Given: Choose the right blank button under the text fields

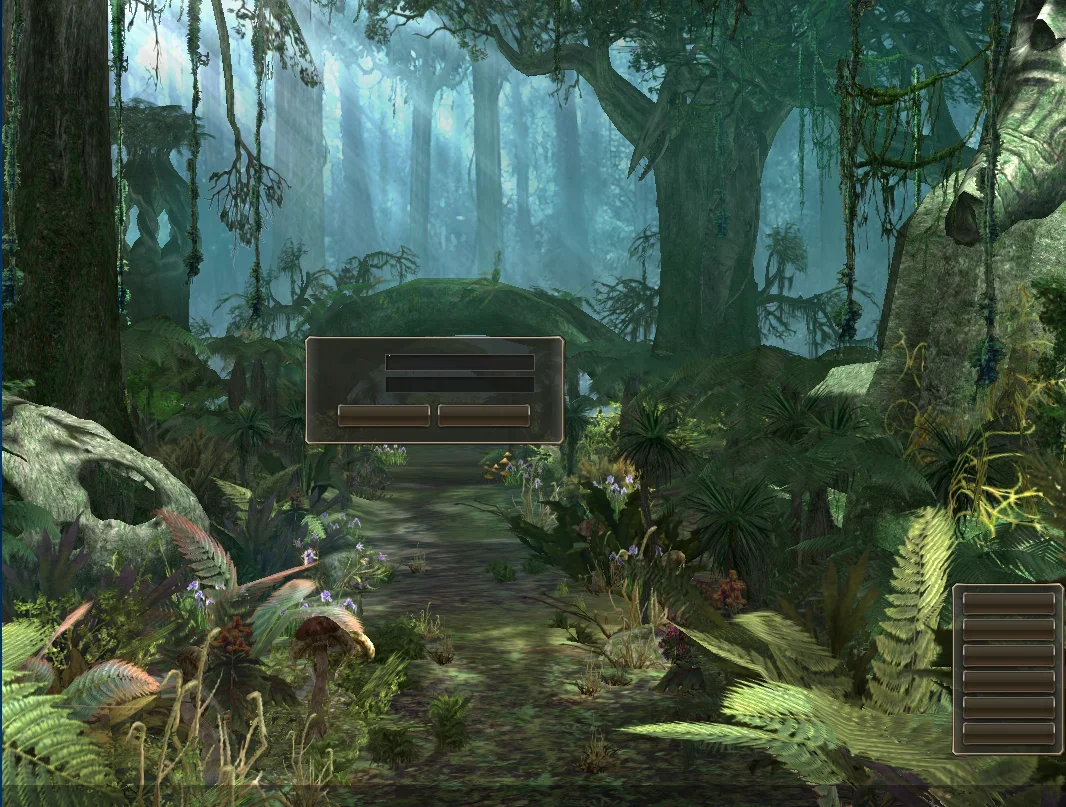Looking at the screenshot, I should [x=484, y=415].
